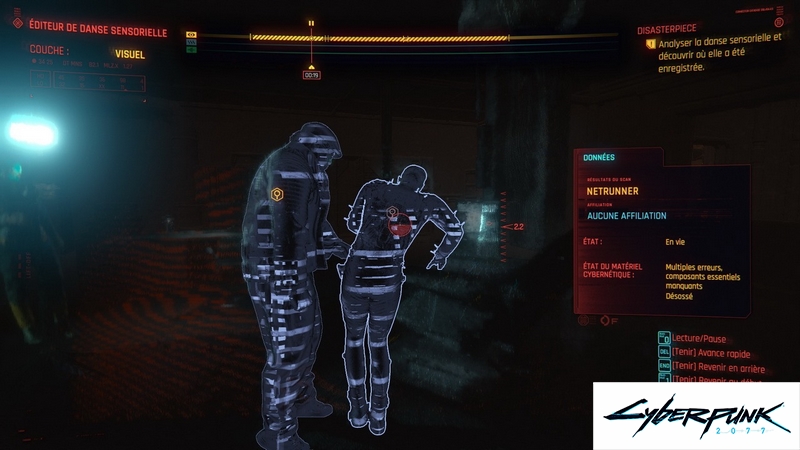The height and width of the screenshot is (450, 800).
Task: Select the yellow eye visual layer icon
Action: pos(191,34)
